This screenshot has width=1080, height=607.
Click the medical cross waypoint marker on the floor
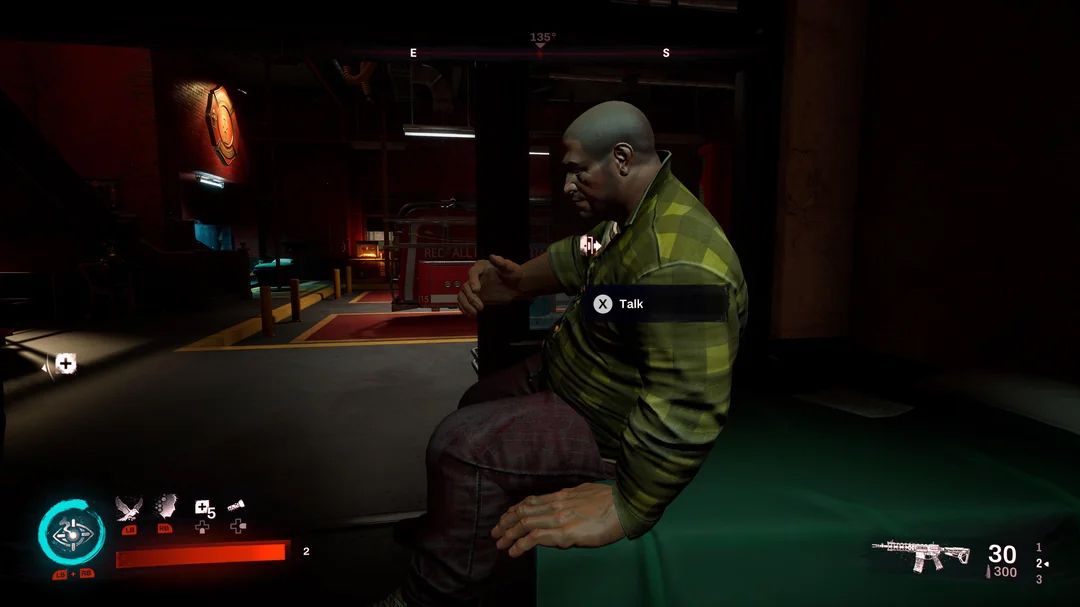(x=65, y=364)
